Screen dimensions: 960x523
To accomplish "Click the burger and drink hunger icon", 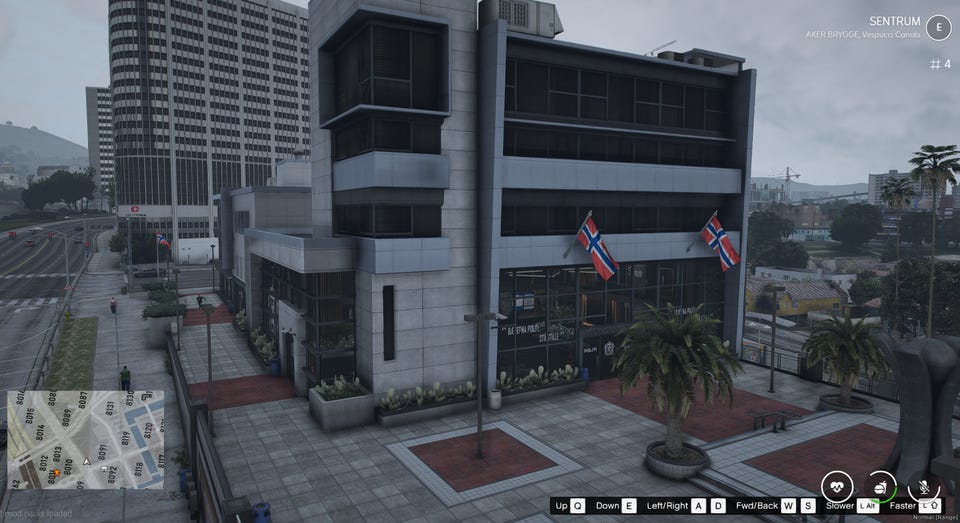I will click(x=880, y=486).
